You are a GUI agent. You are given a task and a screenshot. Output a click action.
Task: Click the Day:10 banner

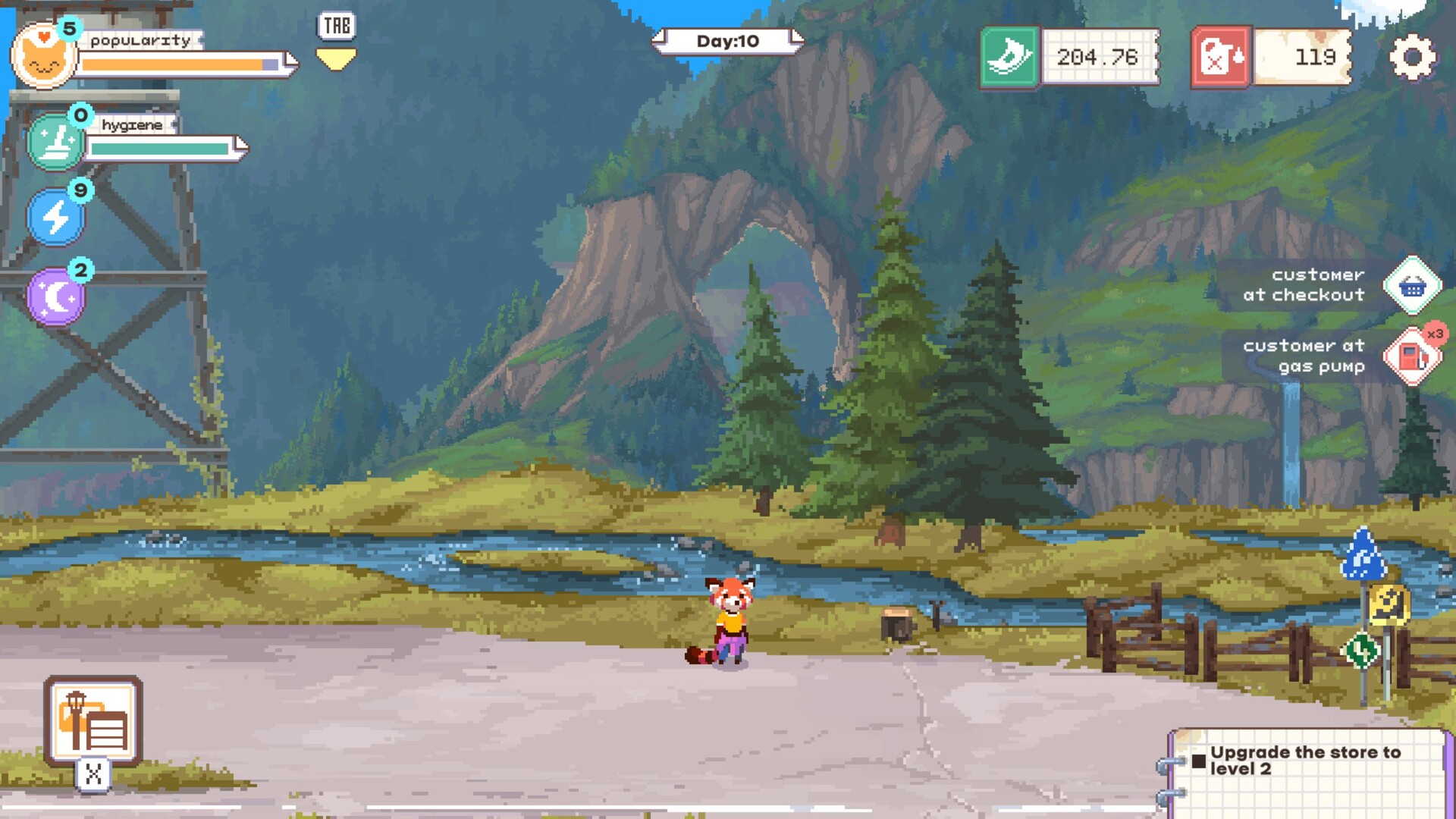(728, 42)
